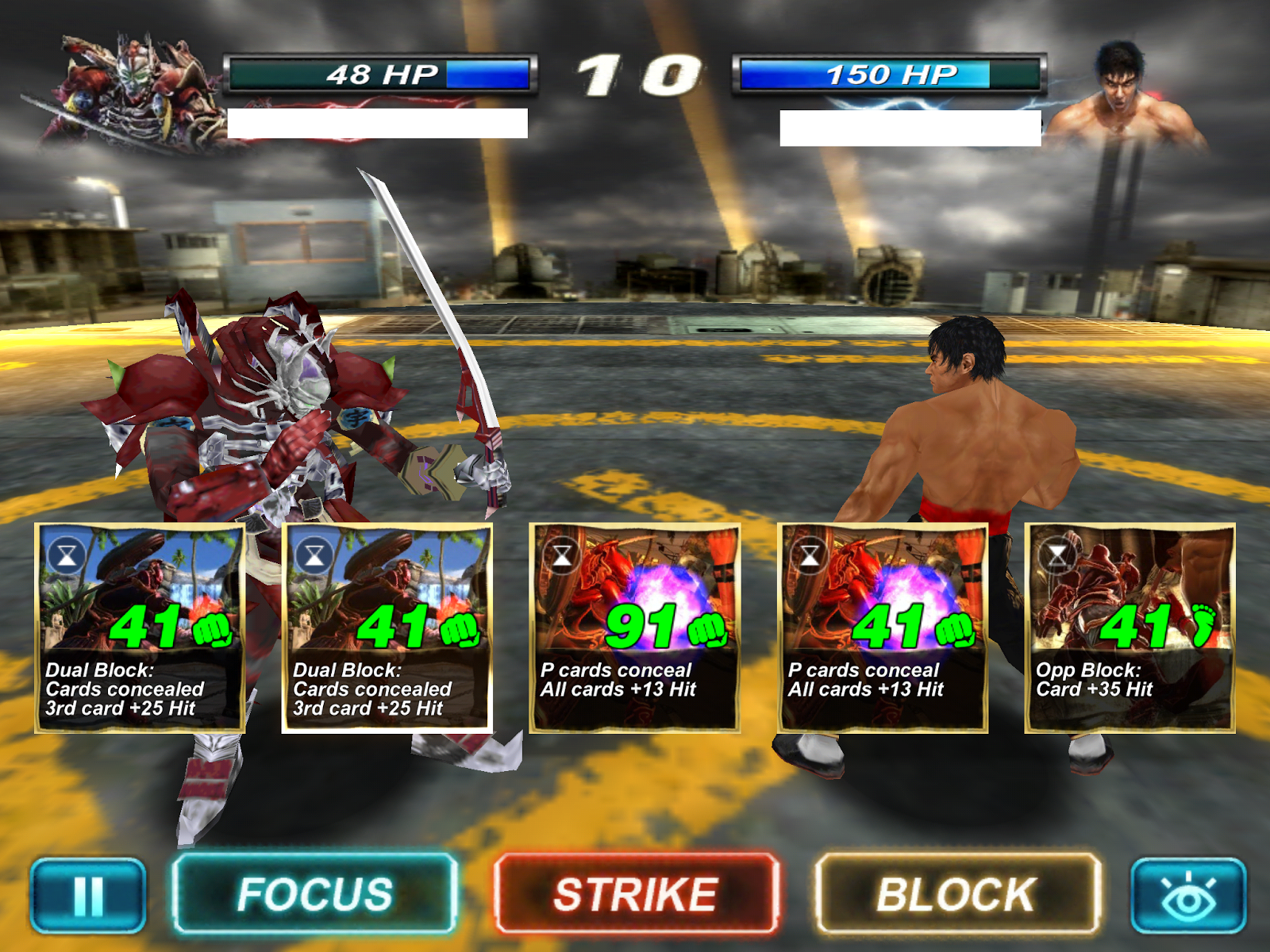The width and height of the screenshot is (1270, 952).
Task: Select the green fist icon on the 91 card
Action: [706, 629]
